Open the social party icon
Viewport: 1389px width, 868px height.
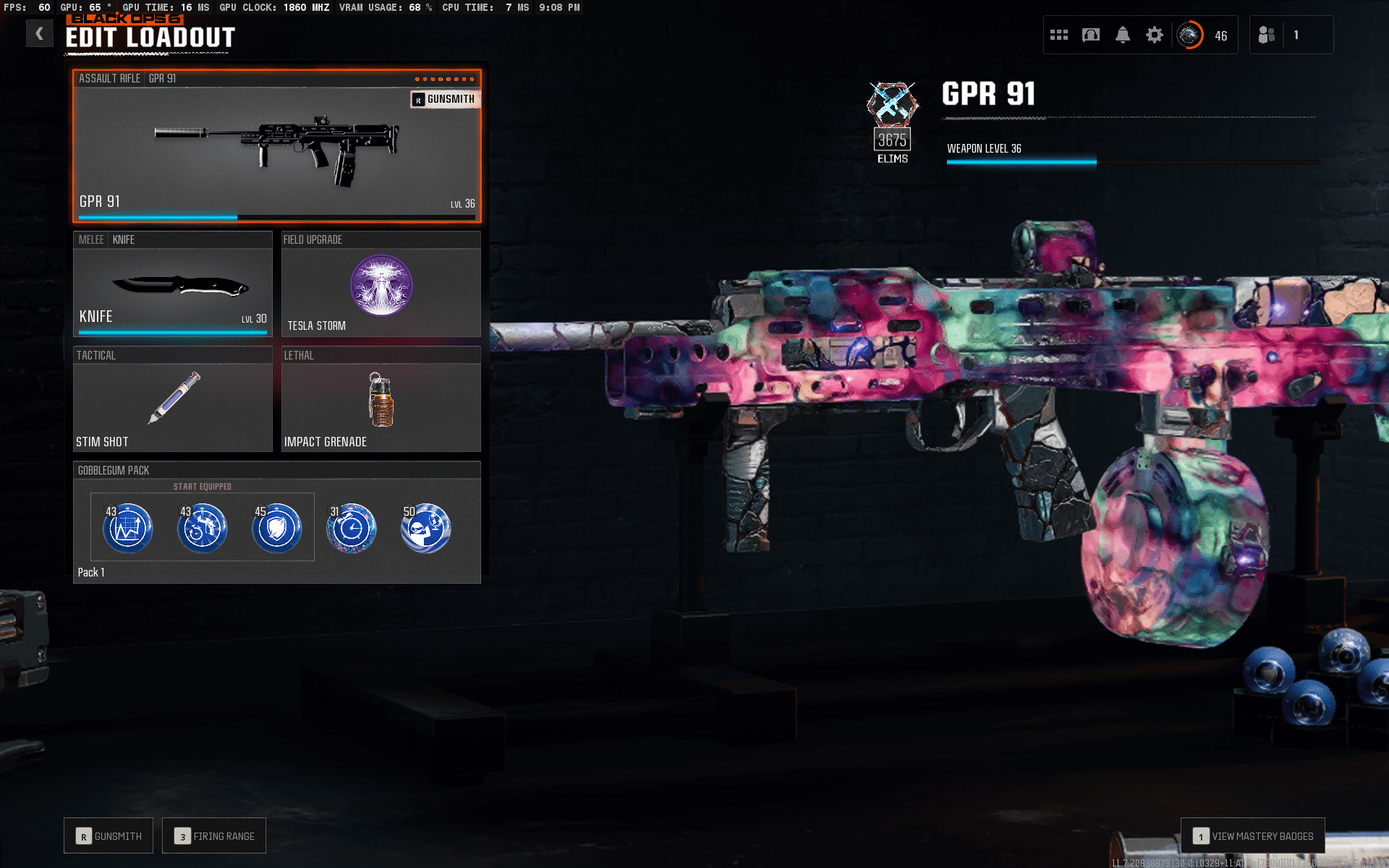[x=1266, y=35]
